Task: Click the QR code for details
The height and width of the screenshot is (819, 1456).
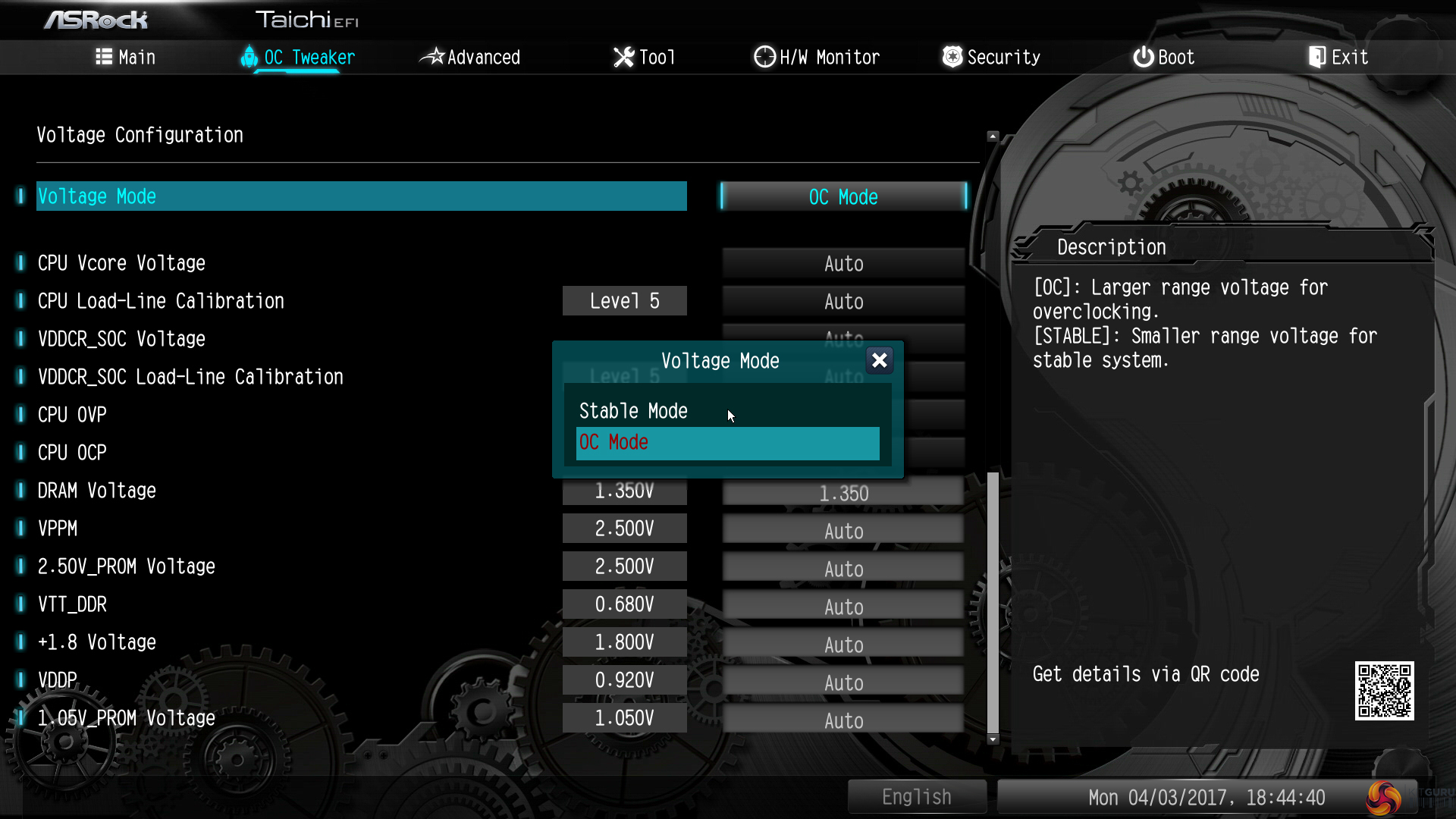Action: click(1384, 691)
